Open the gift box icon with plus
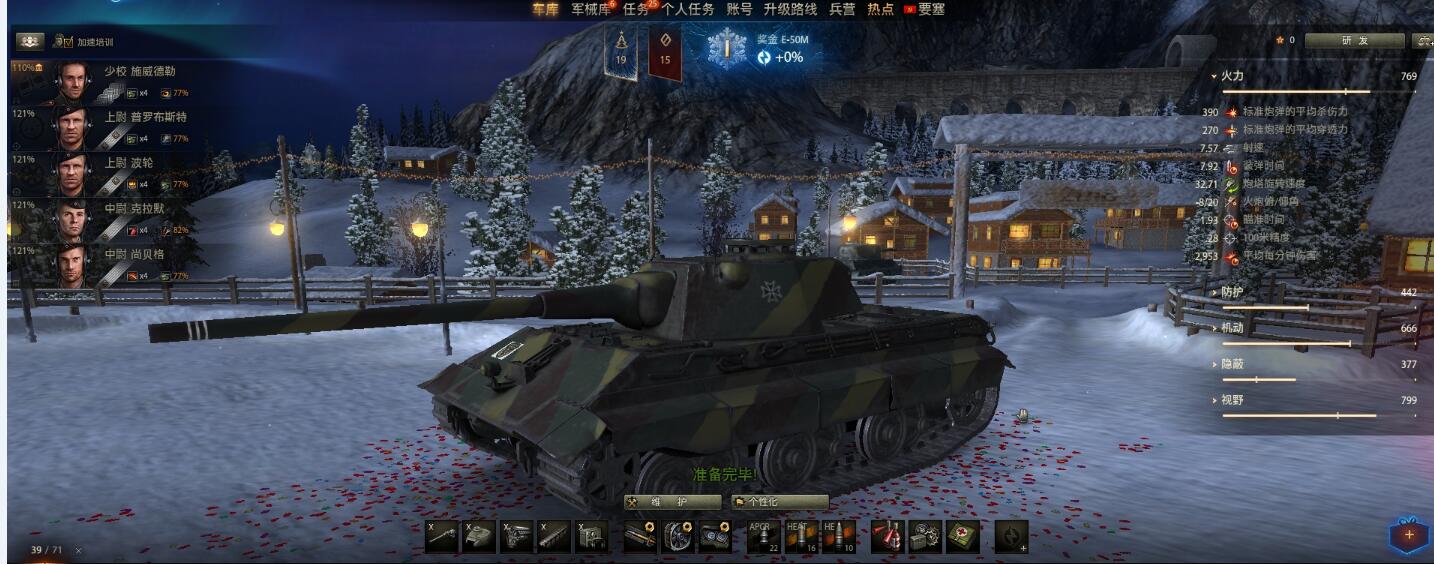This screenshot has height=564, width=1434. click(x=1408, y=535)
